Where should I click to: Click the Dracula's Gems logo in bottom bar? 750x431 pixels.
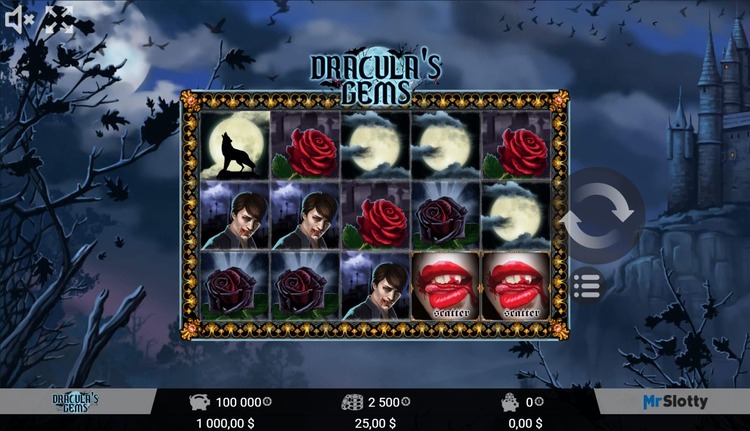tap(76, 402)
